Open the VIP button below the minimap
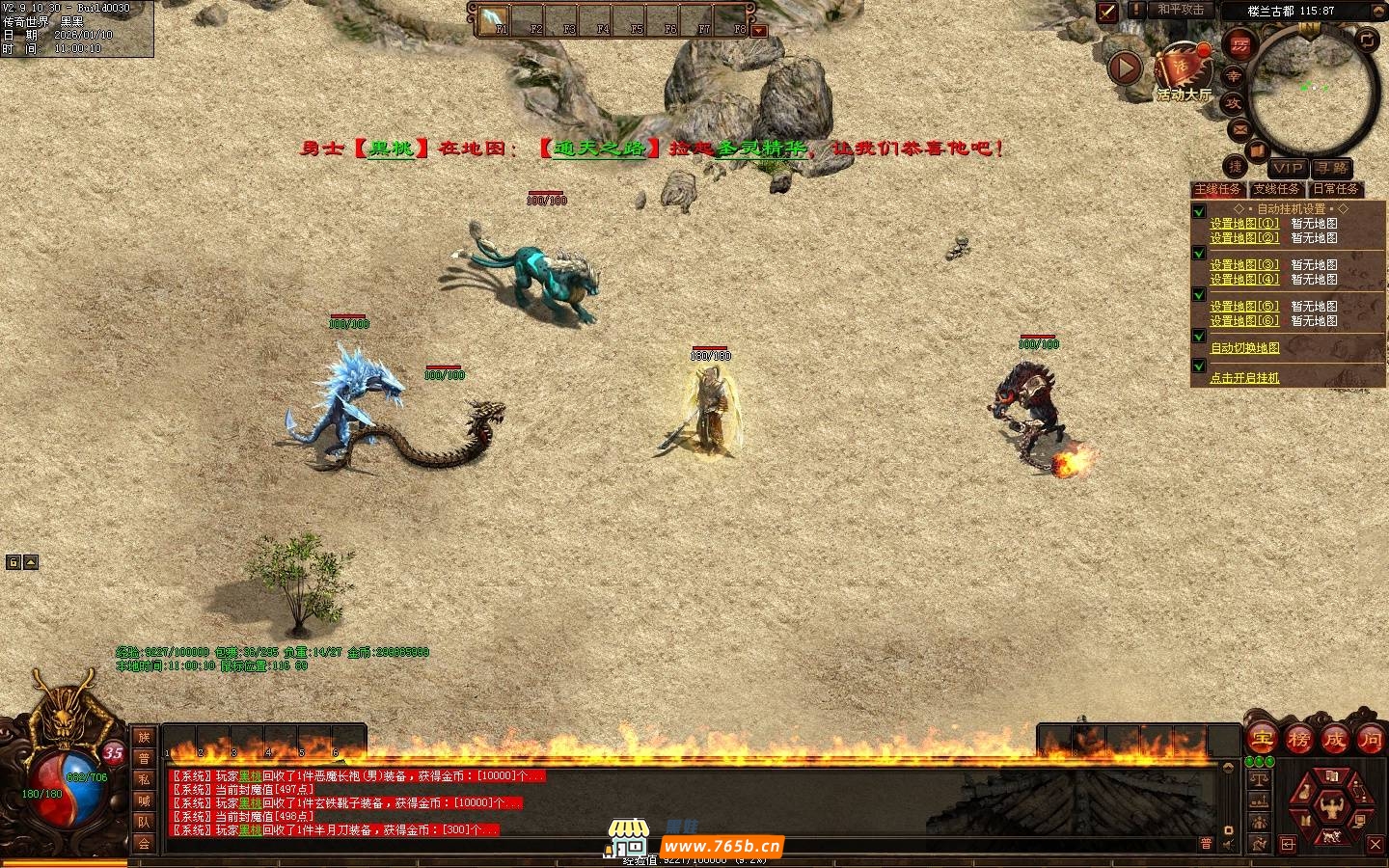The image size is (1389, 868). pos(1287,168)
